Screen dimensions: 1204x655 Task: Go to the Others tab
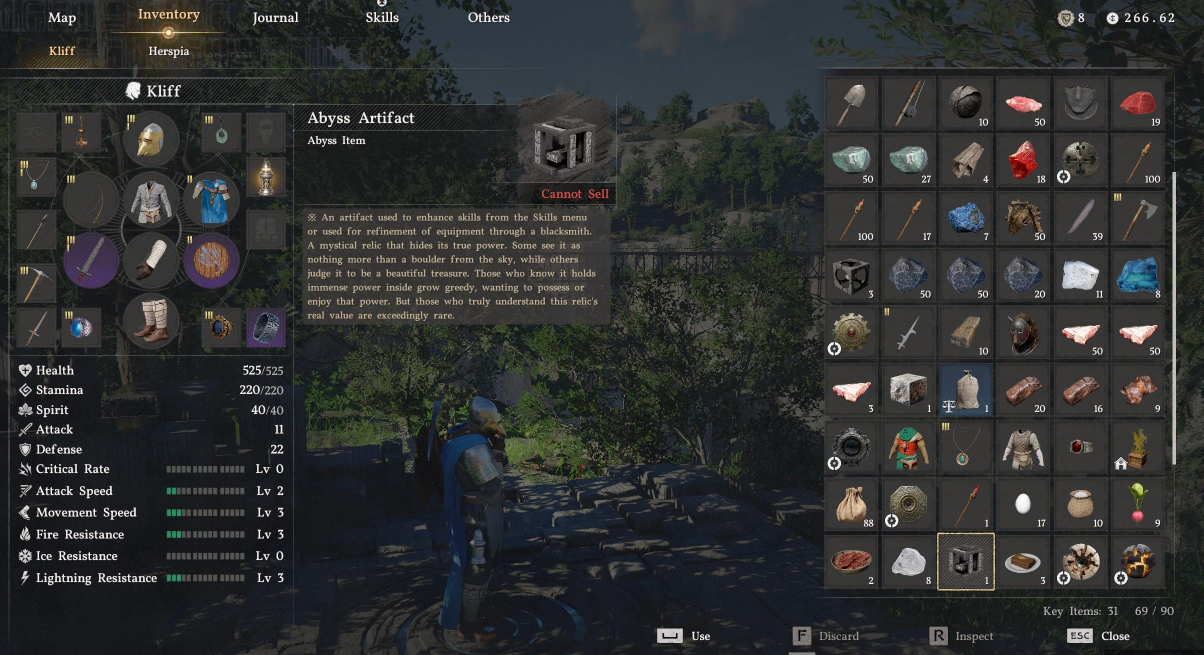coord(488,18)
